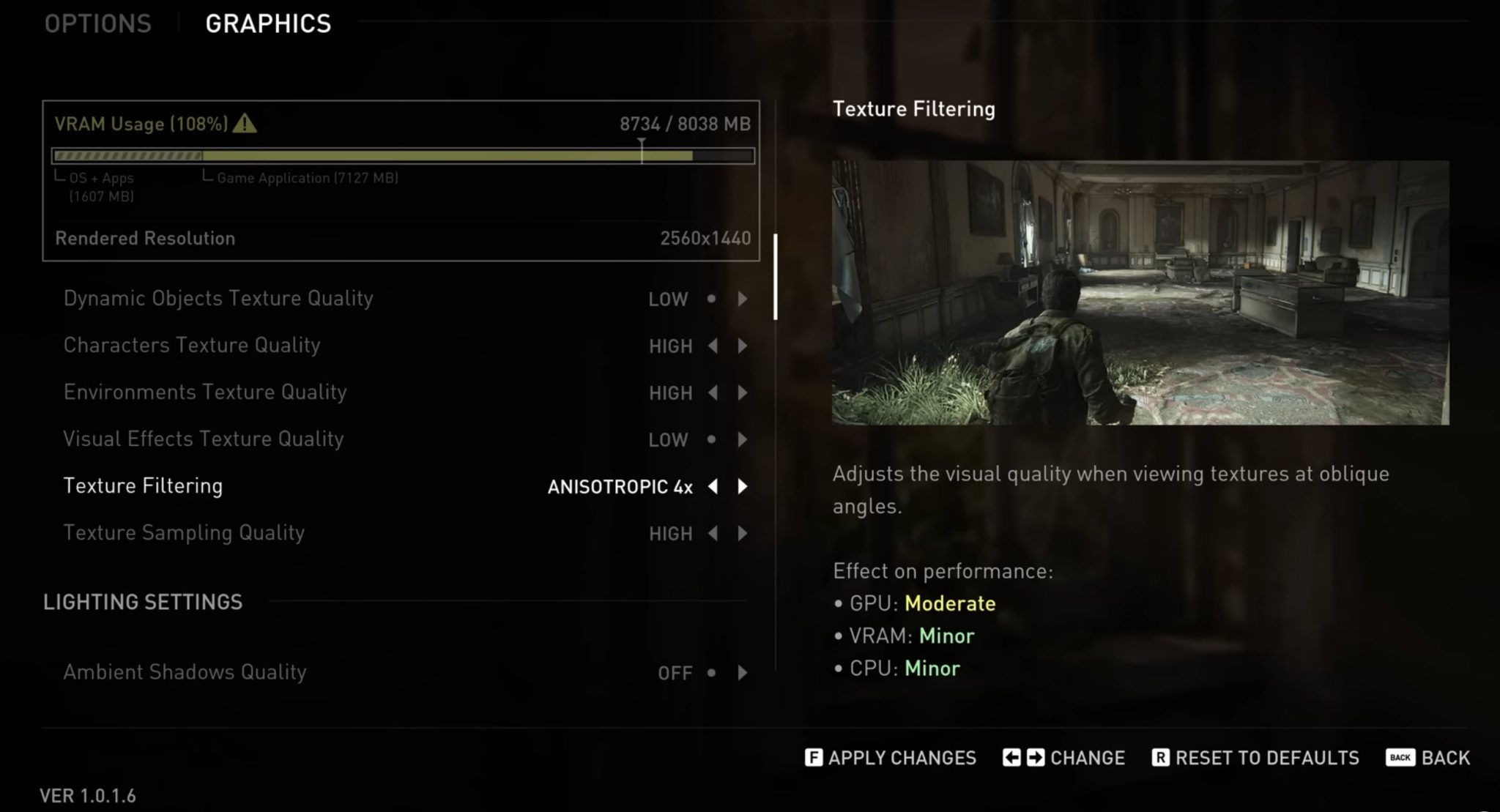Click the BACK label to exit settings

click(1446, 758)
